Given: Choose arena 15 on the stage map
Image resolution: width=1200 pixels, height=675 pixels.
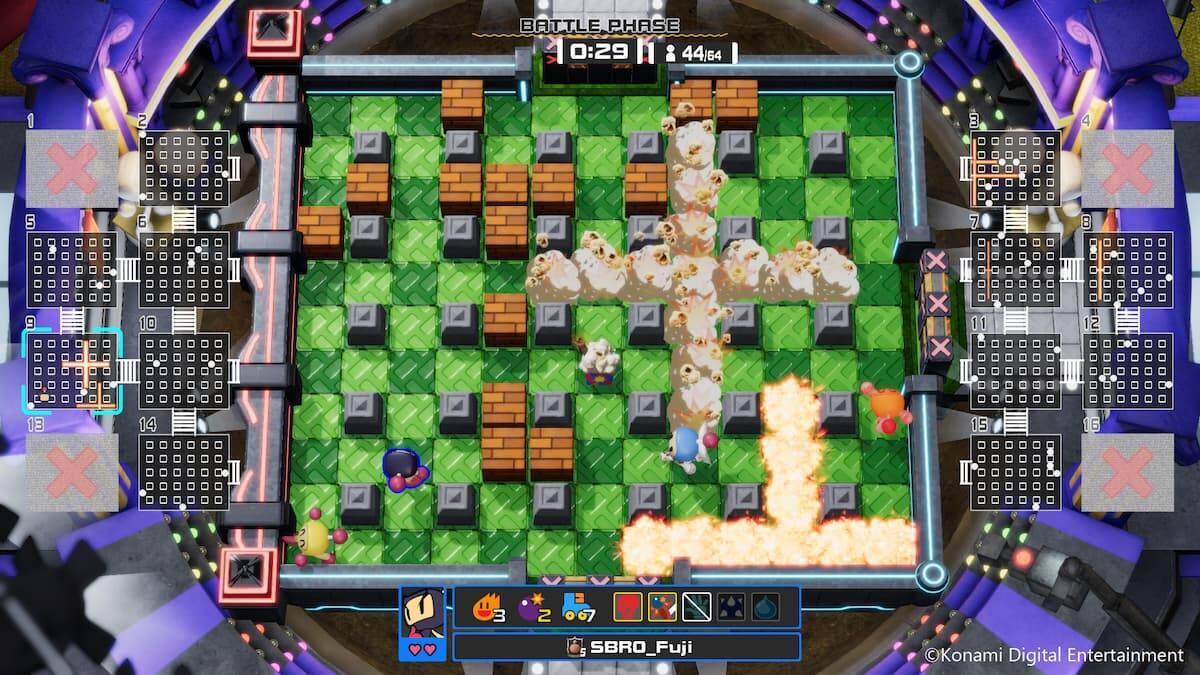Looking at the screenshot, I should point(1015,472).
